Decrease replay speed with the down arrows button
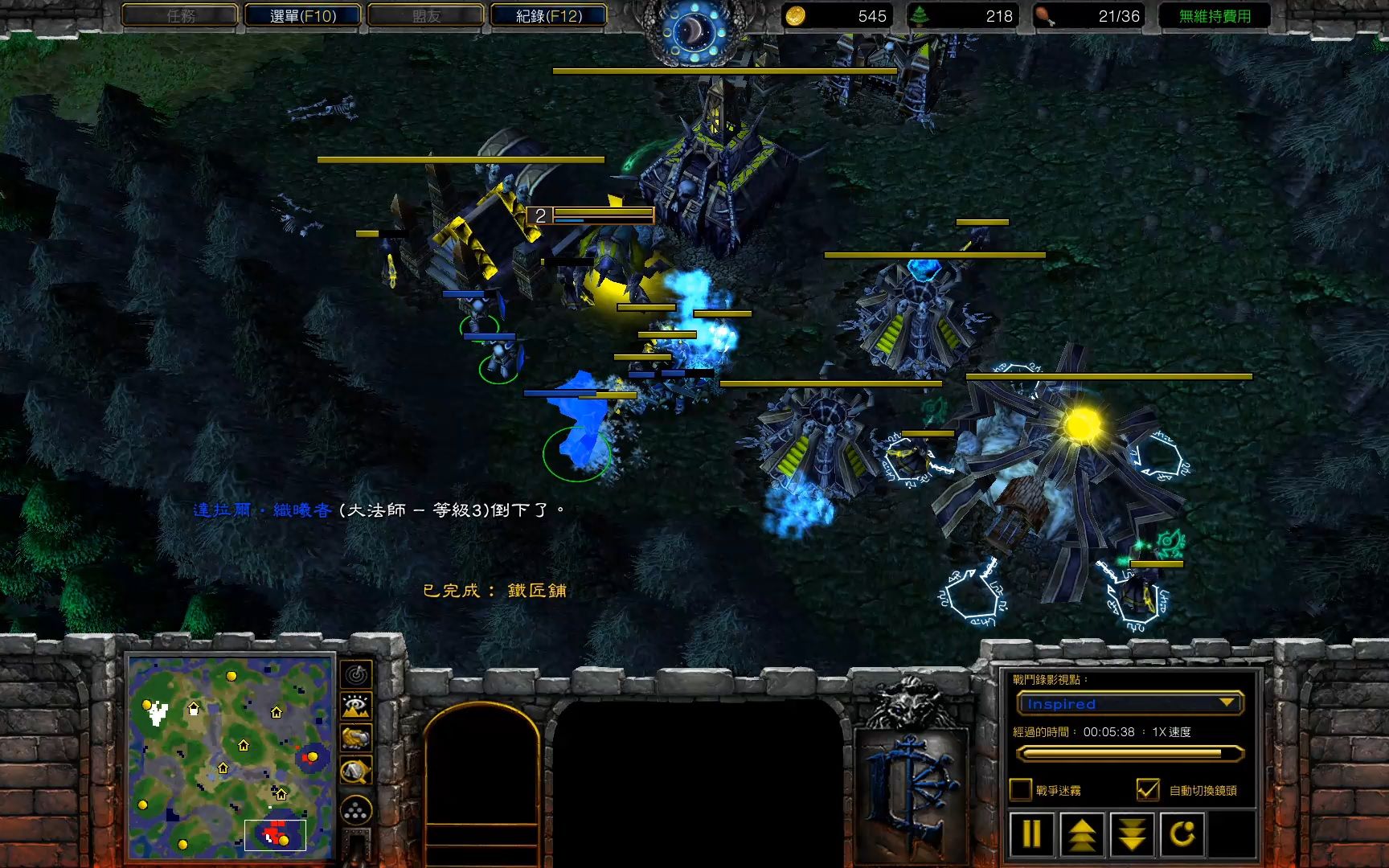1389x868 pixels. coord(1132,834)
